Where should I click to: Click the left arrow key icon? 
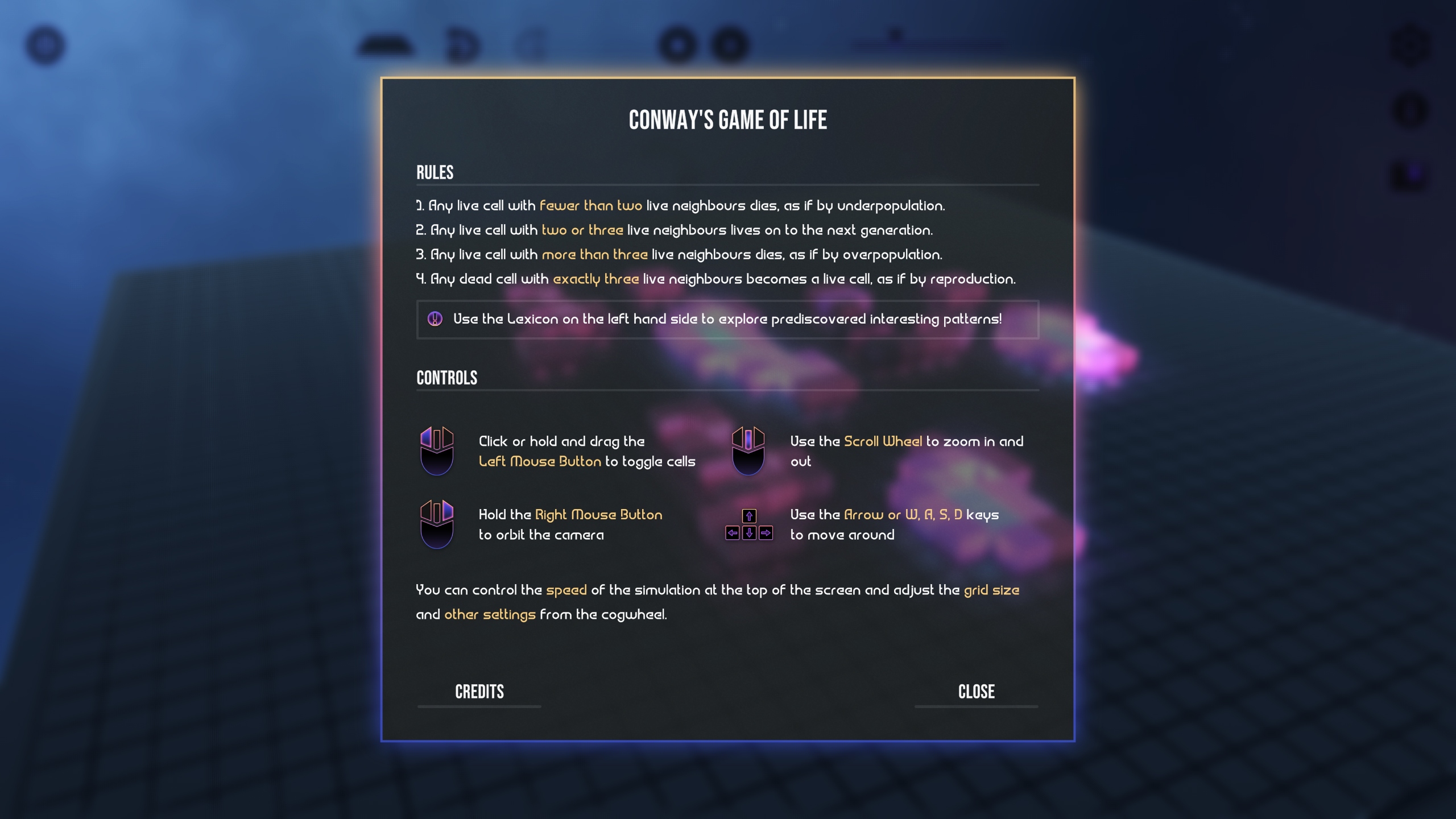pyautogui.click(x=733, y=533)
